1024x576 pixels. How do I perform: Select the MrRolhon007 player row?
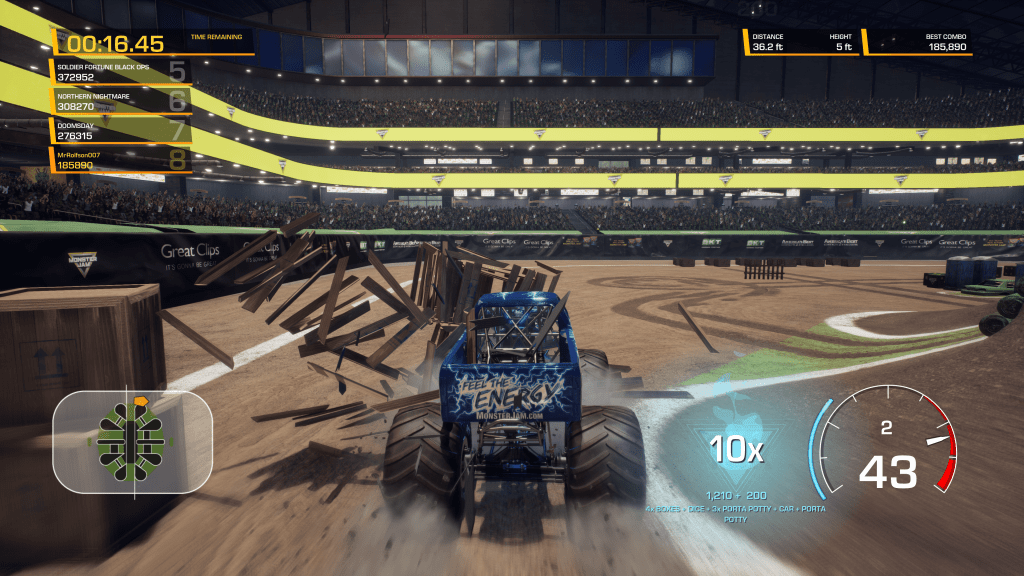point(120,160)
